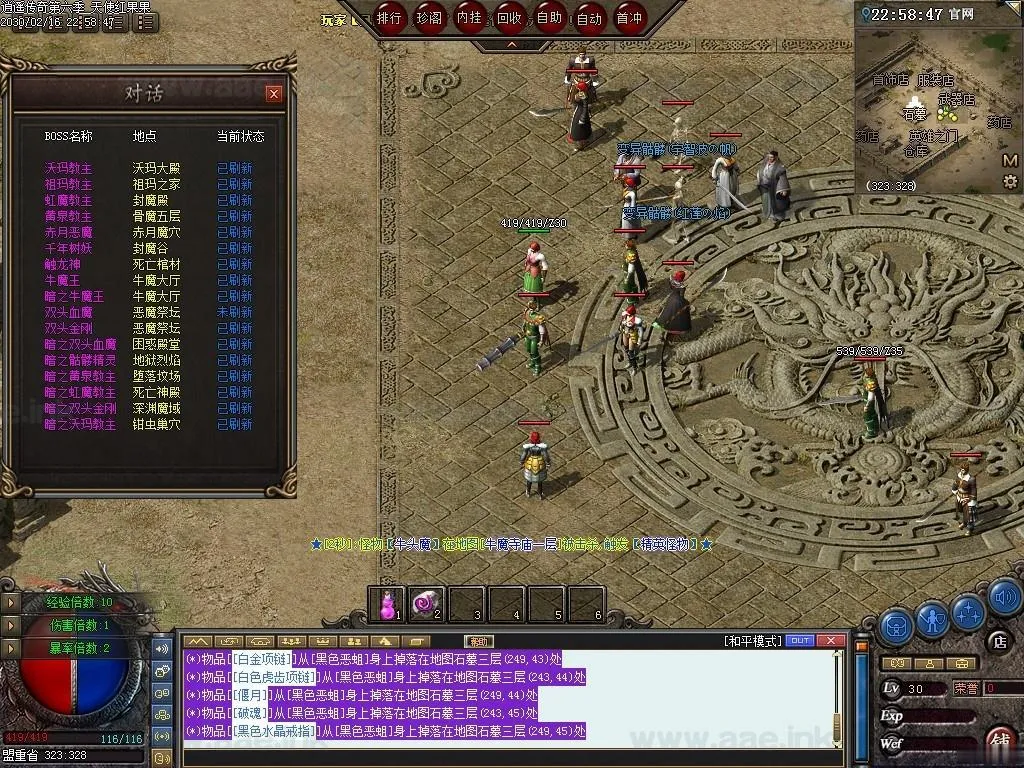Viewport: 1024px width, 768px height.
Task: Activate the 自动 auto button
Action: (589, 18)
